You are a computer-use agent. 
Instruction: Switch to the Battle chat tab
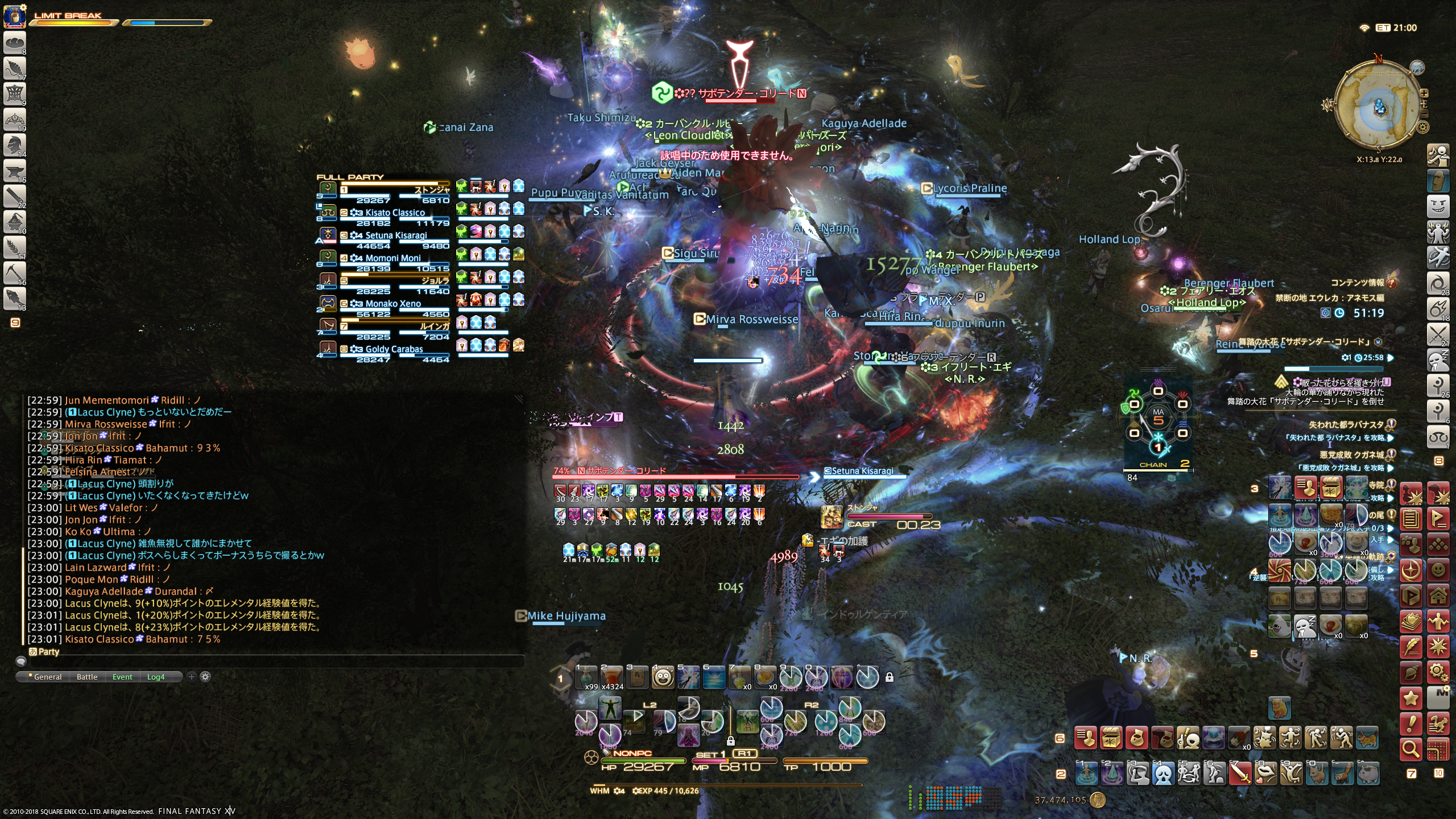[x=87, y=677]
